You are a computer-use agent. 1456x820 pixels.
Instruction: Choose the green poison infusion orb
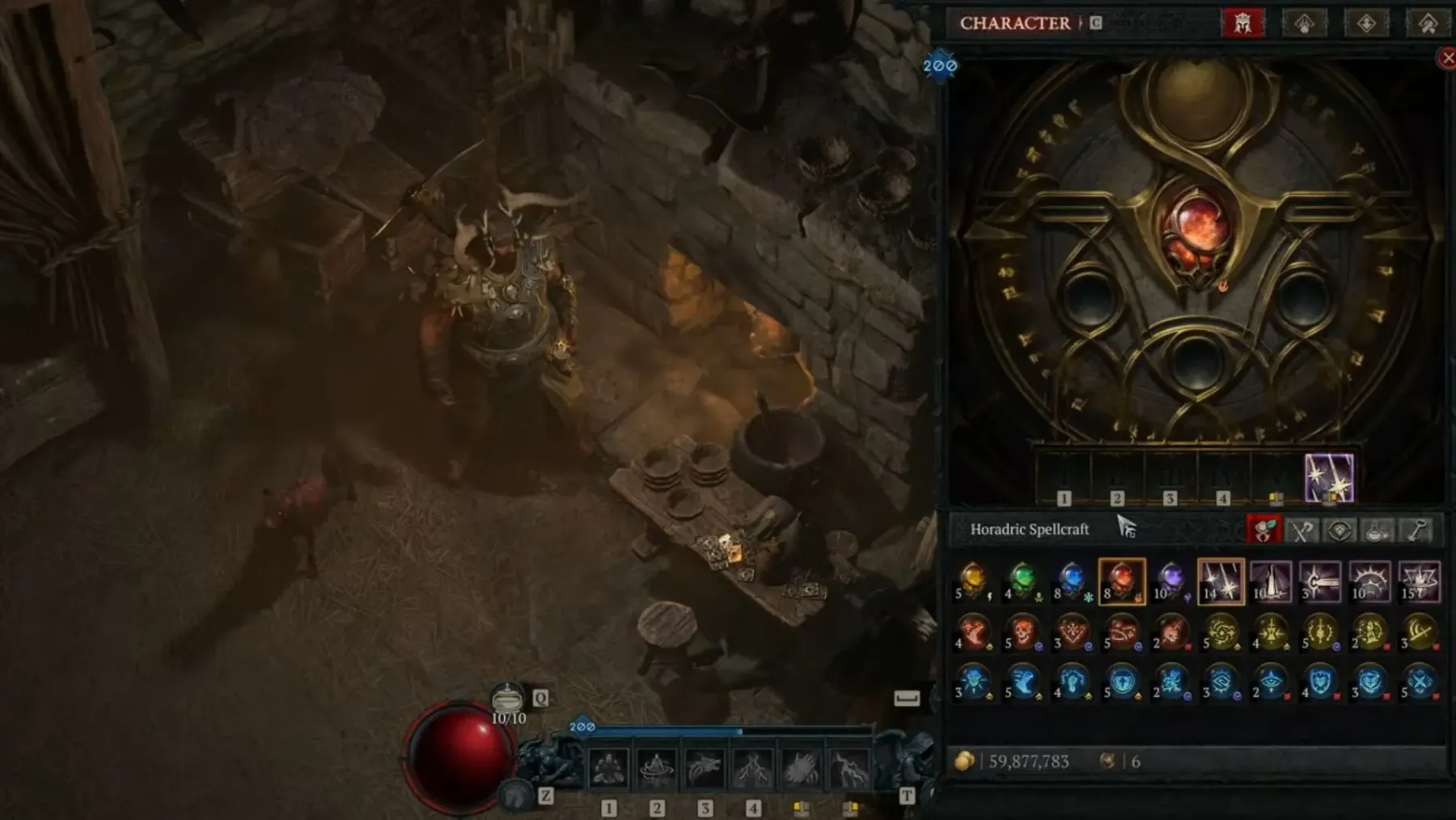pos(1022,581)
